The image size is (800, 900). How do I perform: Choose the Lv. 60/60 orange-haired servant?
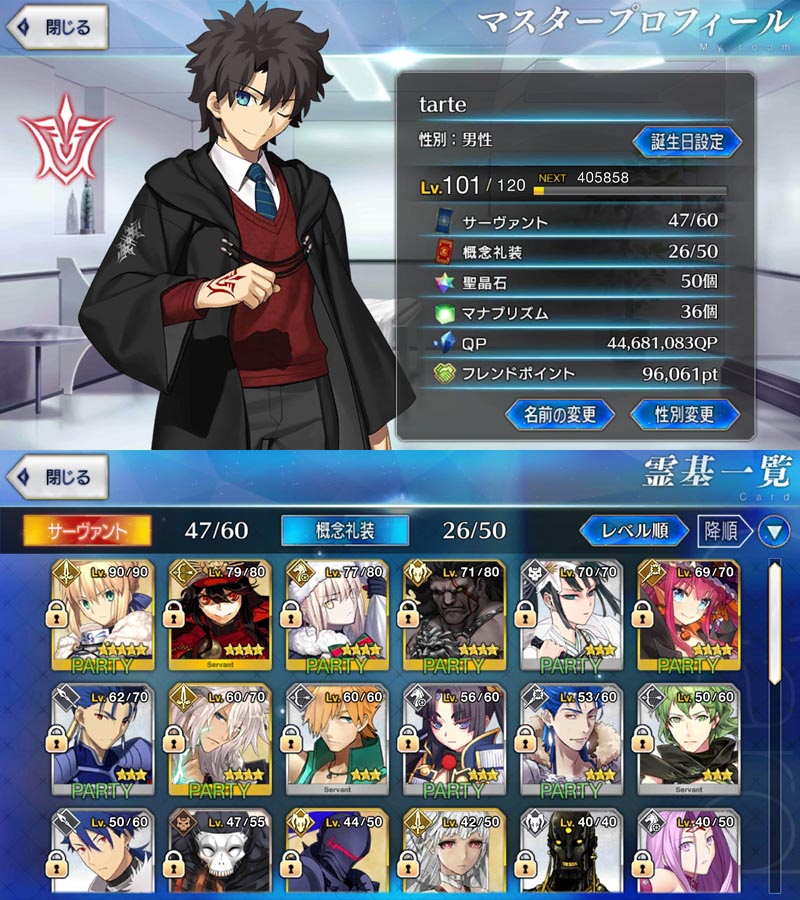click(x=337, y=739)
